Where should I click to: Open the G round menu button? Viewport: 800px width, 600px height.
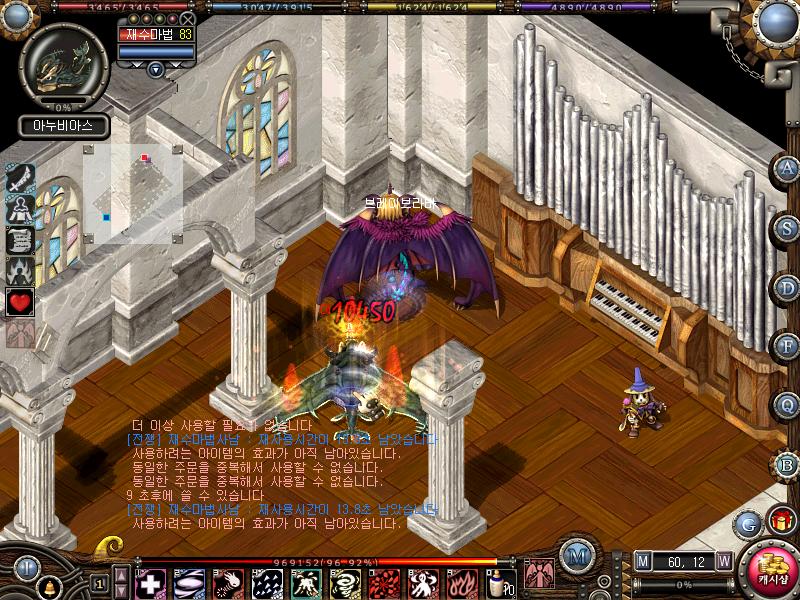tap(746, 523)
